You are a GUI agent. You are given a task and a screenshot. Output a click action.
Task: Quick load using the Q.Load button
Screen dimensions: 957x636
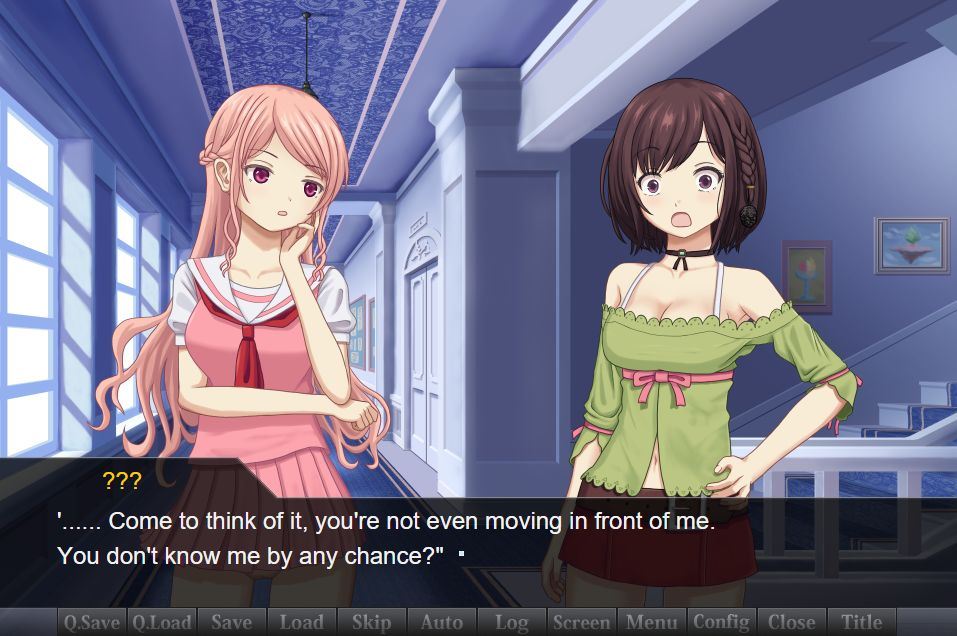(162, 622)
